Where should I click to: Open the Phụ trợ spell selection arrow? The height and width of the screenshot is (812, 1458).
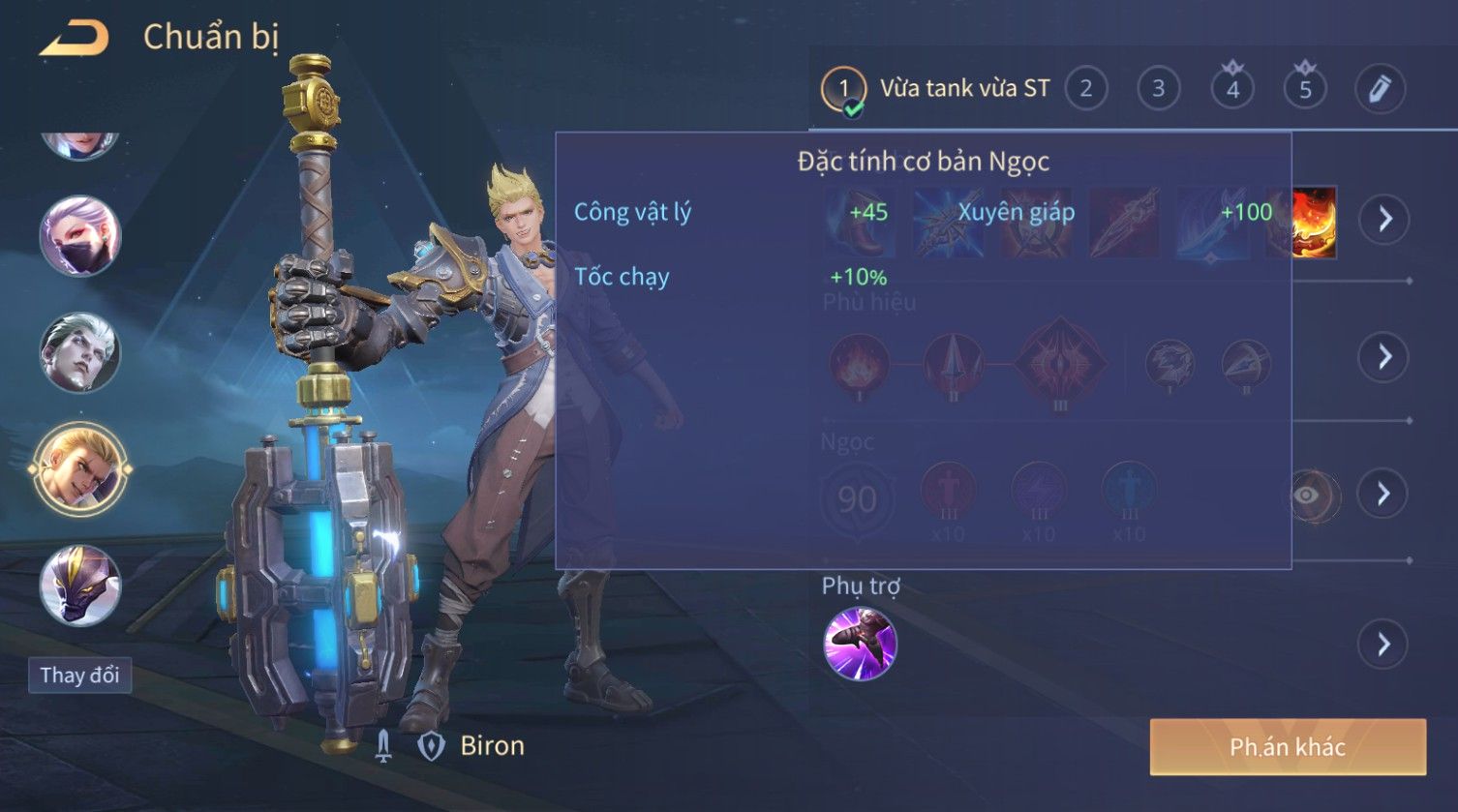[x=1384, y=645]
